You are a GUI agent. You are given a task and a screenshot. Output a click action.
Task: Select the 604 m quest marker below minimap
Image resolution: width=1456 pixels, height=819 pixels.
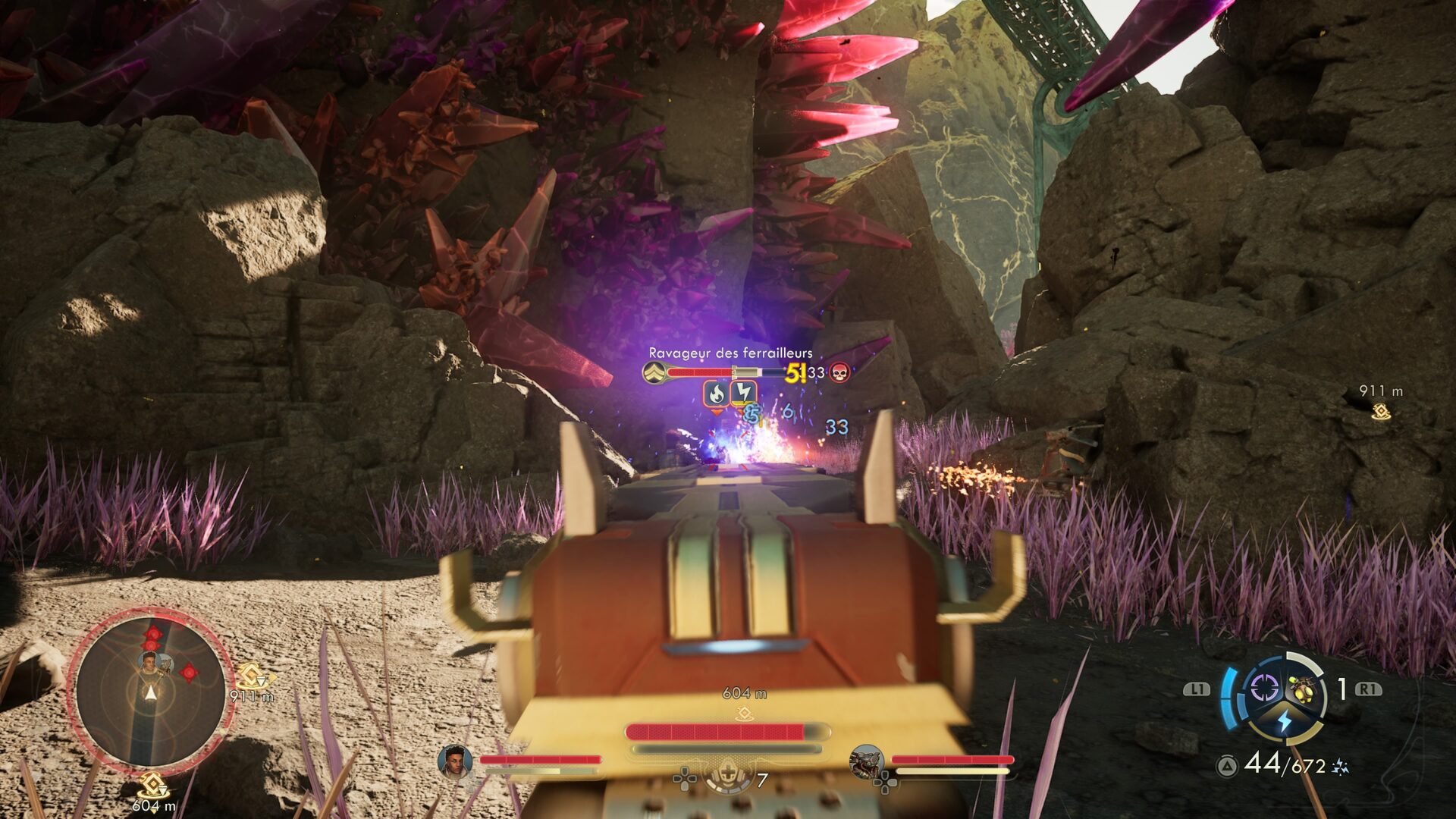tap(152, 786)
